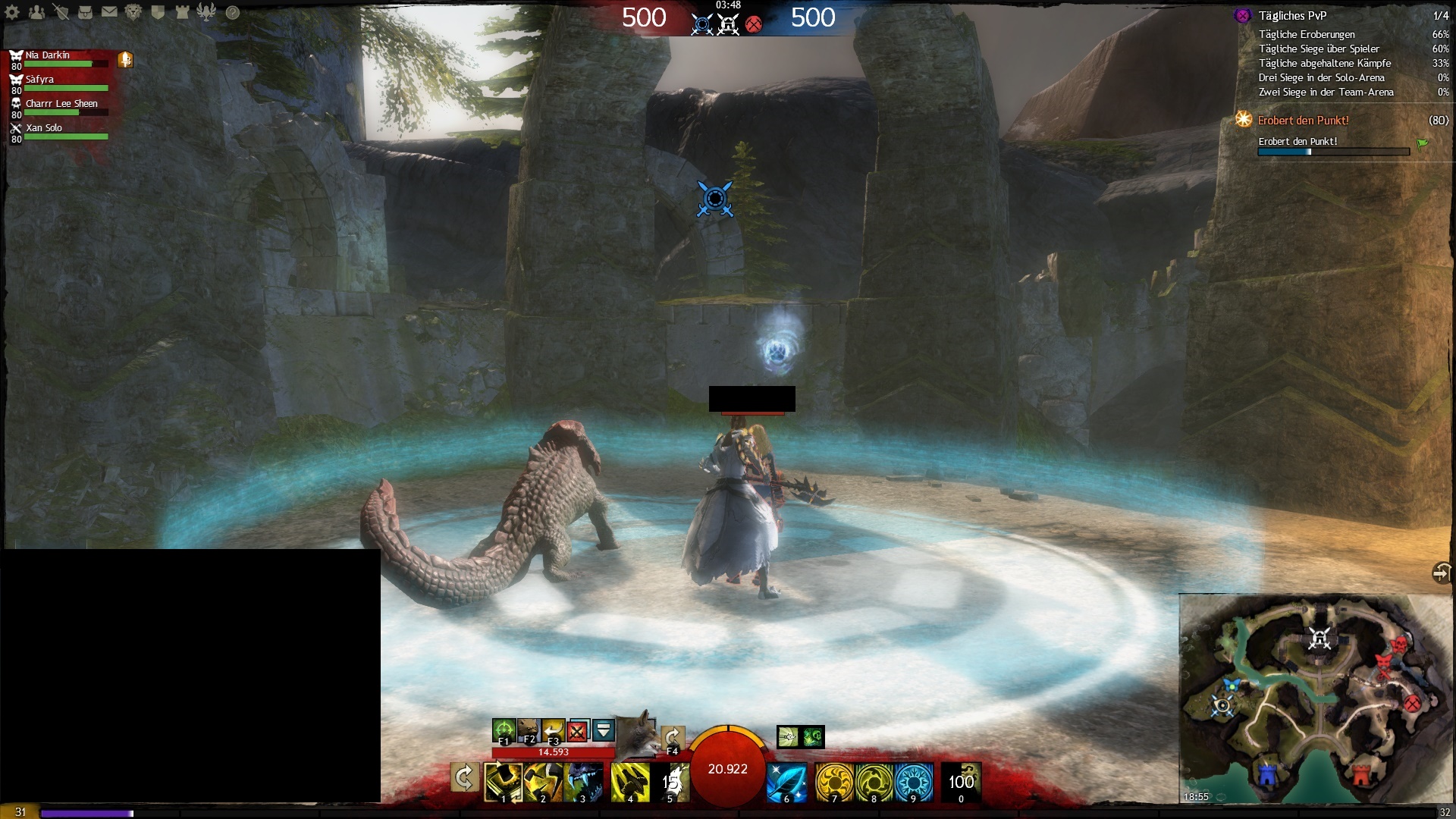The width and height of the screenshot is (1456, 819).
Task: Select party member Nia Darkin
Action: click(48, 55)
